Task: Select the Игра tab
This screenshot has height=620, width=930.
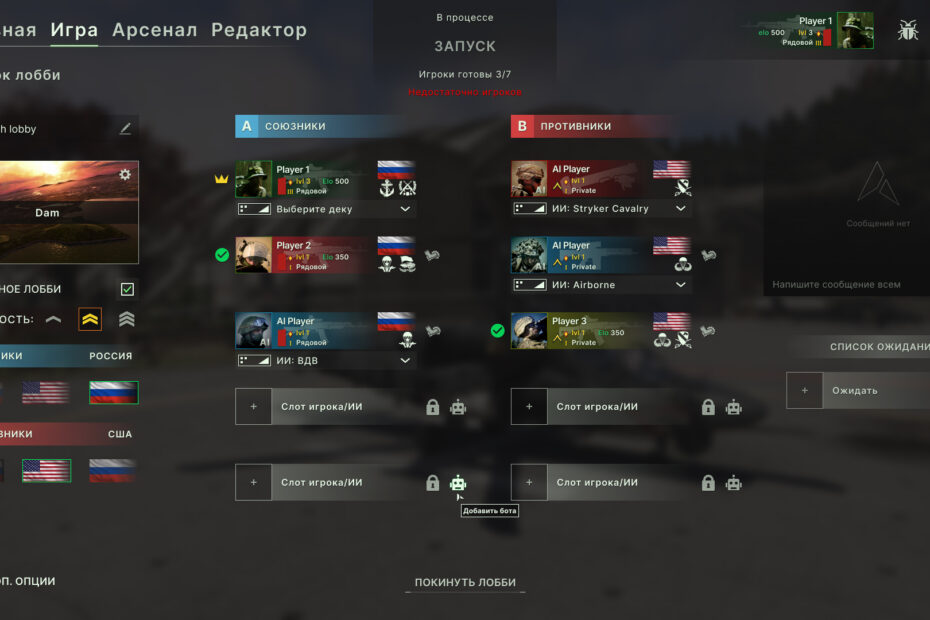Action: 74,30
